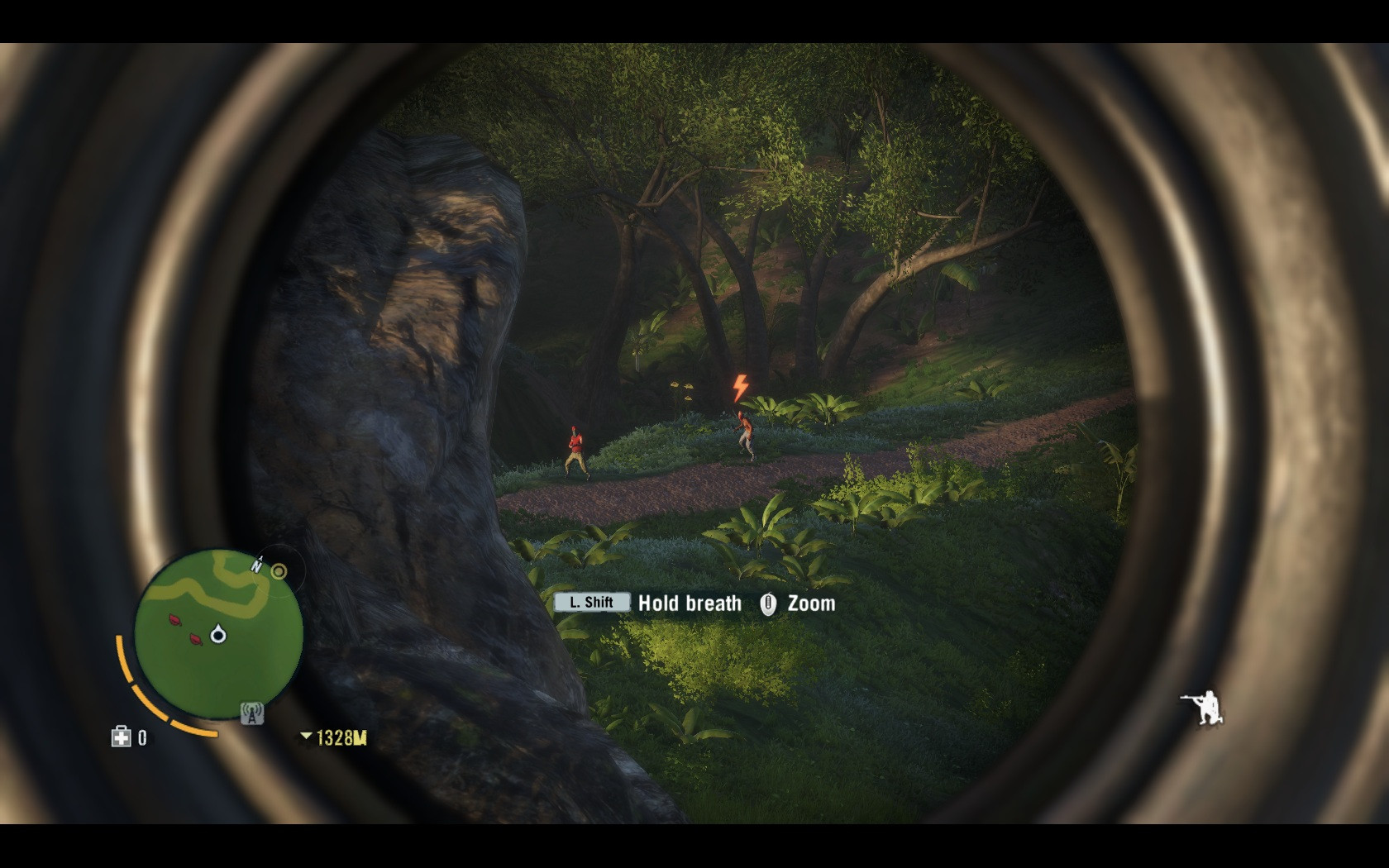Select the radio tower icon below minimap
This screenshot has width=1389, height=868.
point(251,713)
